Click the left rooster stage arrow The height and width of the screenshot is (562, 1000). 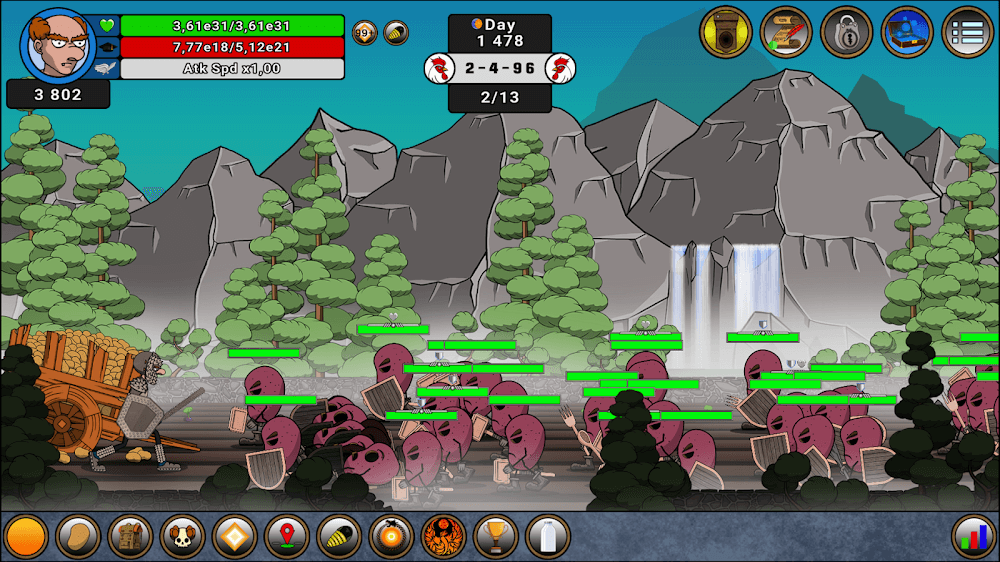[437, 68]
